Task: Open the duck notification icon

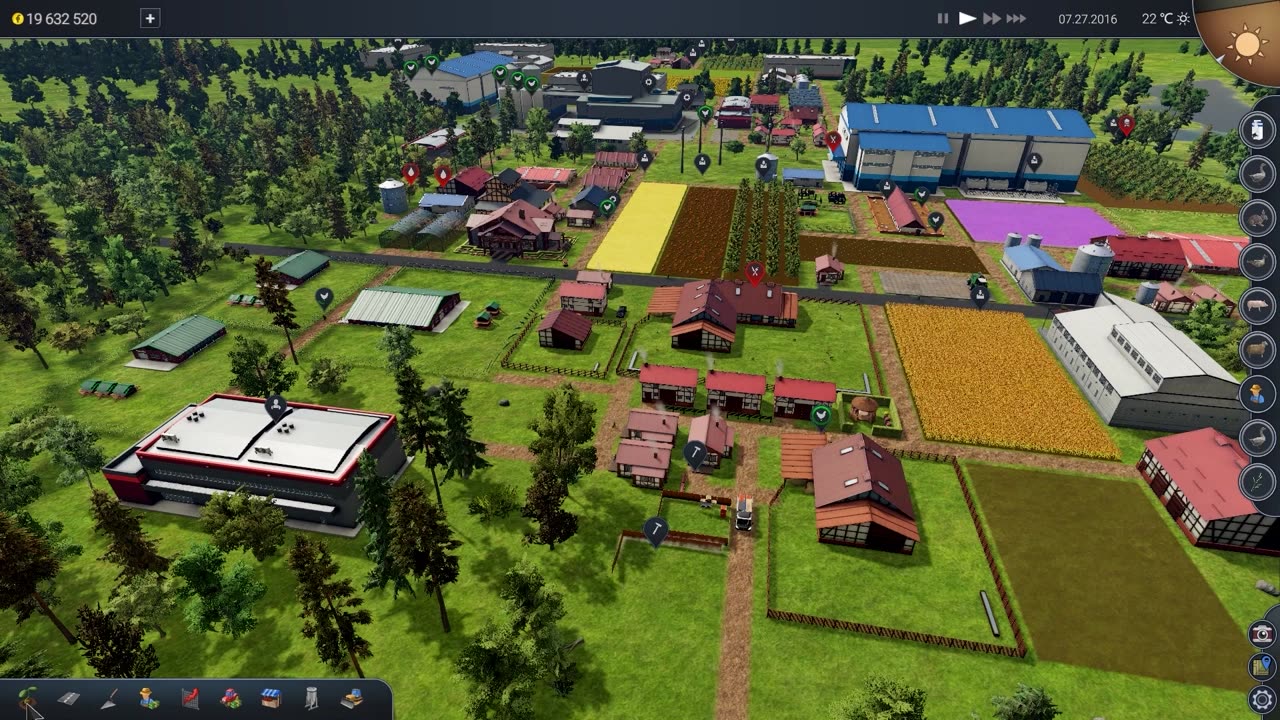Action: (1258, 262)
